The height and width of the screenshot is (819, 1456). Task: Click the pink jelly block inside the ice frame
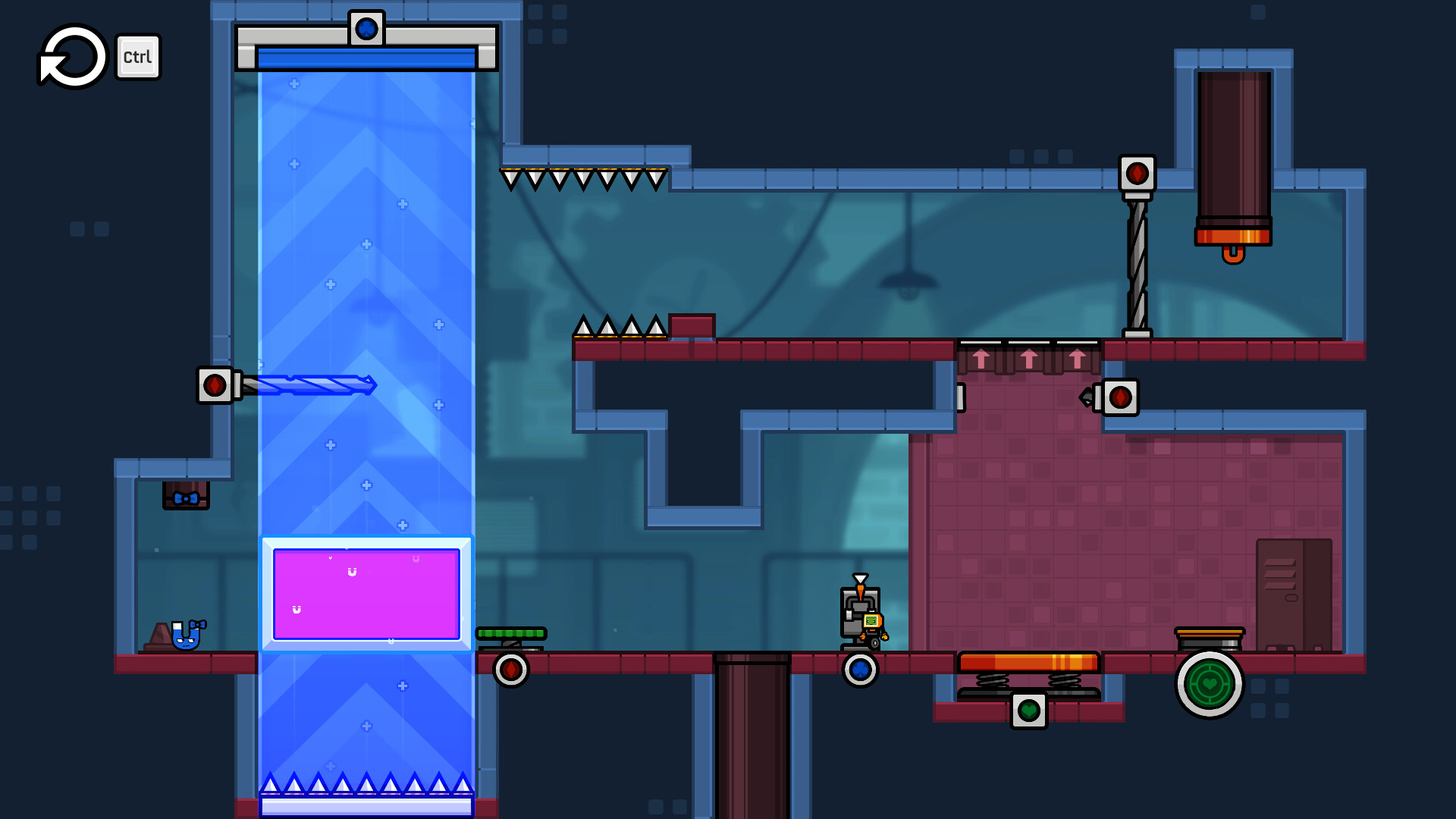click(366, 594)
